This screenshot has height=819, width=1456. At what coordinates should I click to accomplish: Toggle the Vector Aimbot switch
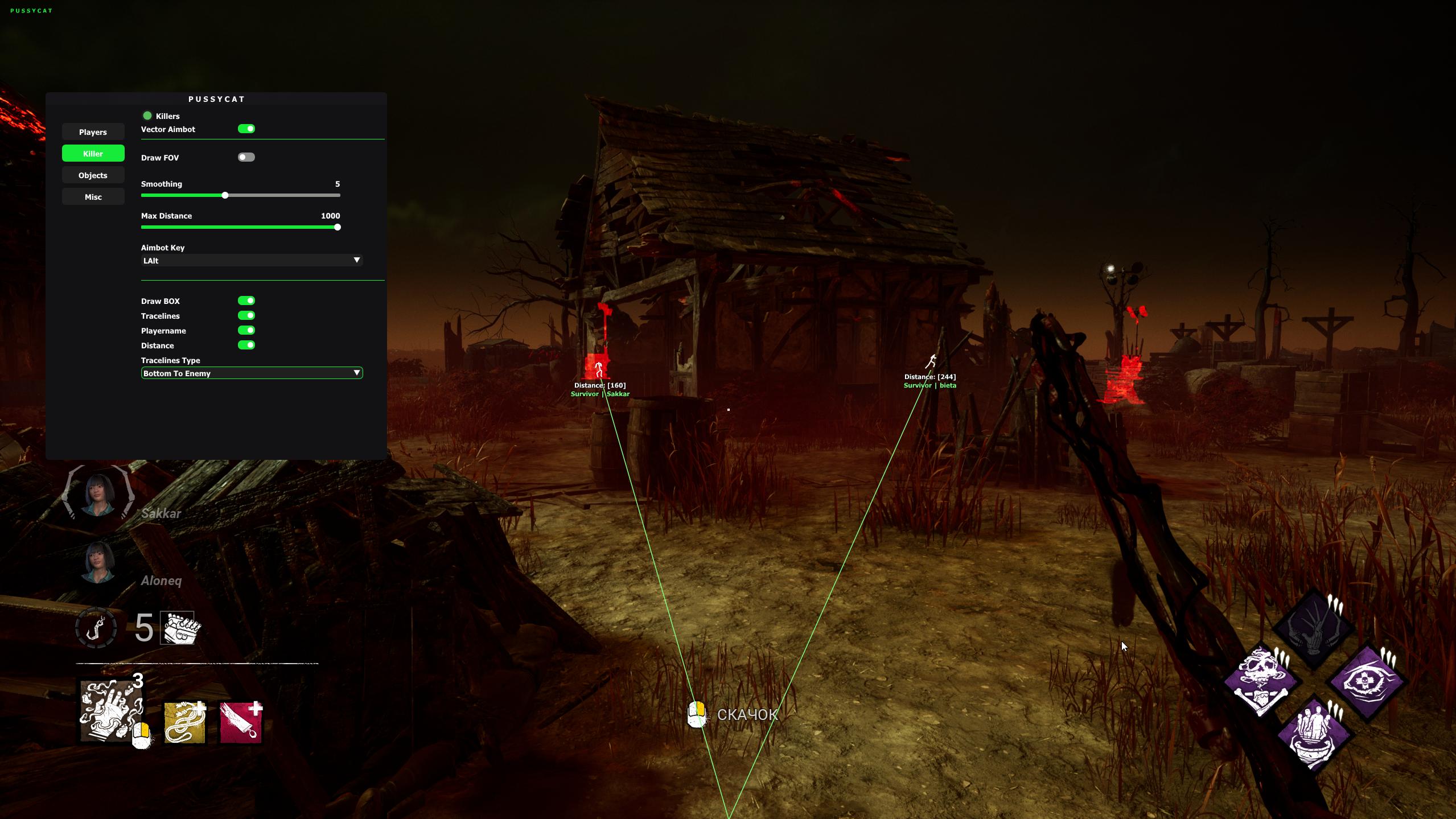[x=246, y=129]
